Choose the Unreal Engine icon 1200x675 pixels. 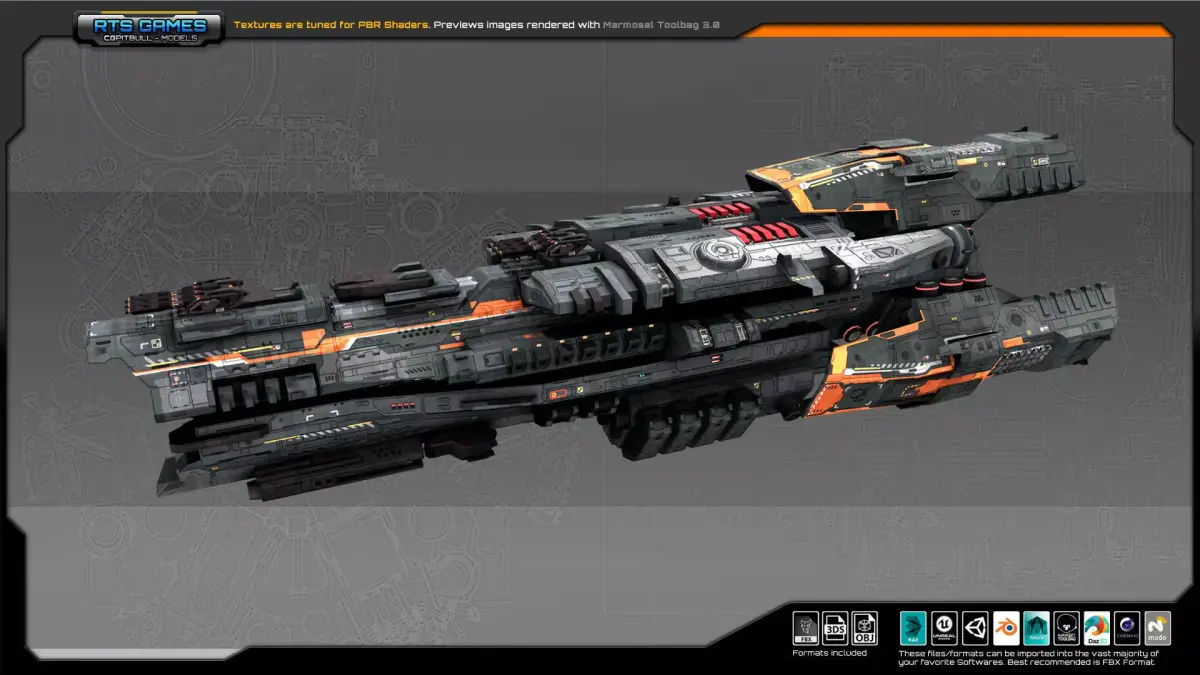coord(945,628)
